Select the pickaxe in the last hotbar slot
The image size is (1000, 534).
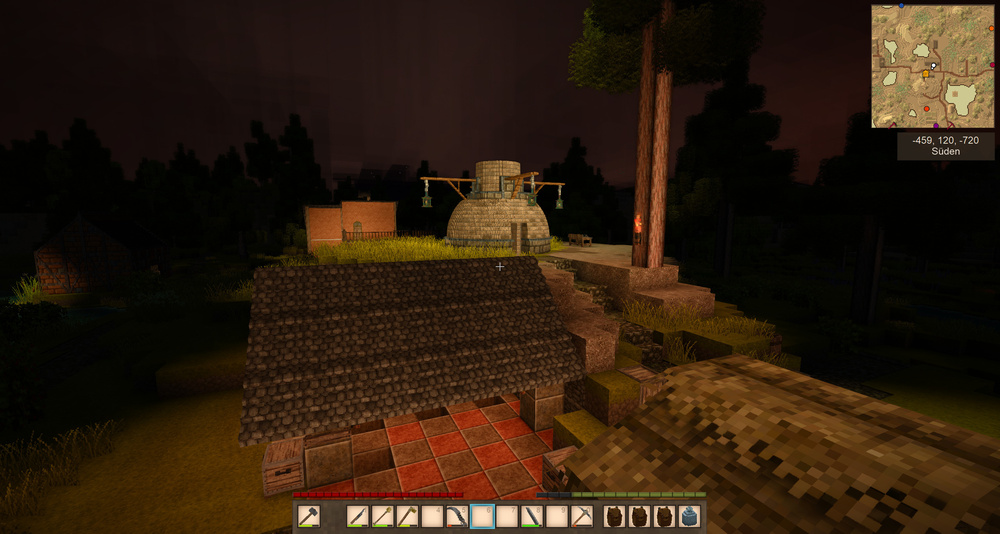[x=582, y=516]
